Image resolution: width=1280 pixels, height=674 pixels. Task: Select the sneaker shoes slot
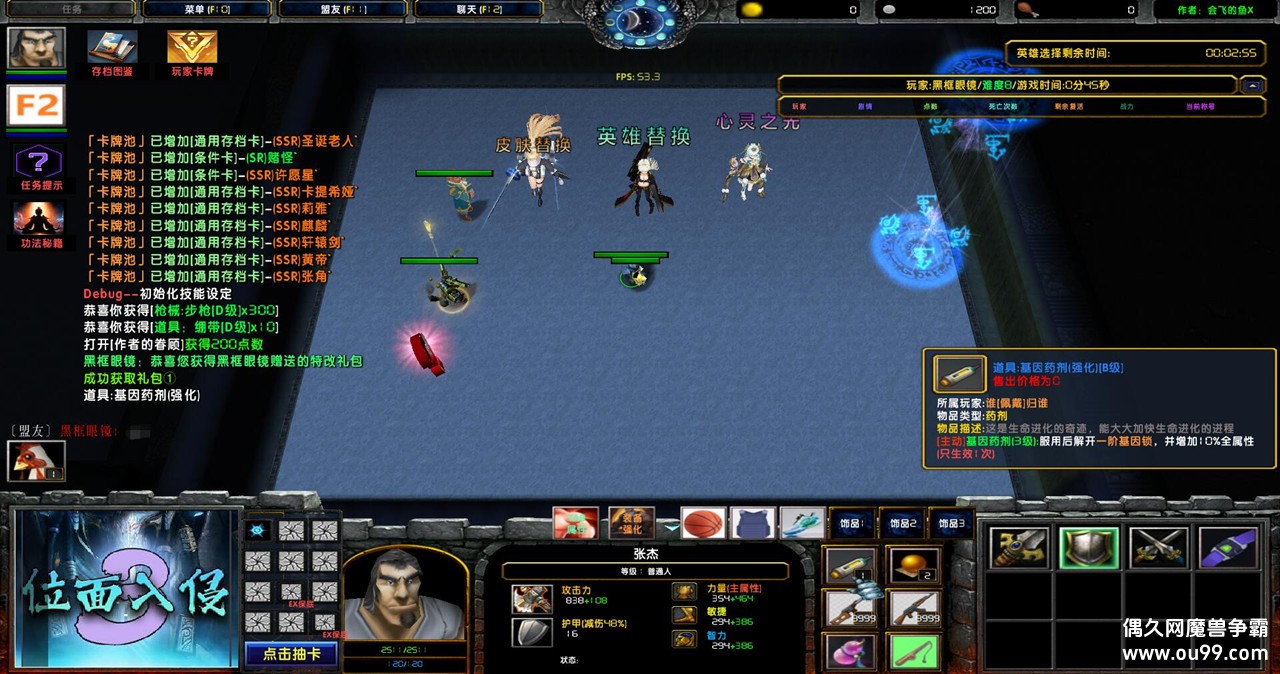tap(802, 523)
